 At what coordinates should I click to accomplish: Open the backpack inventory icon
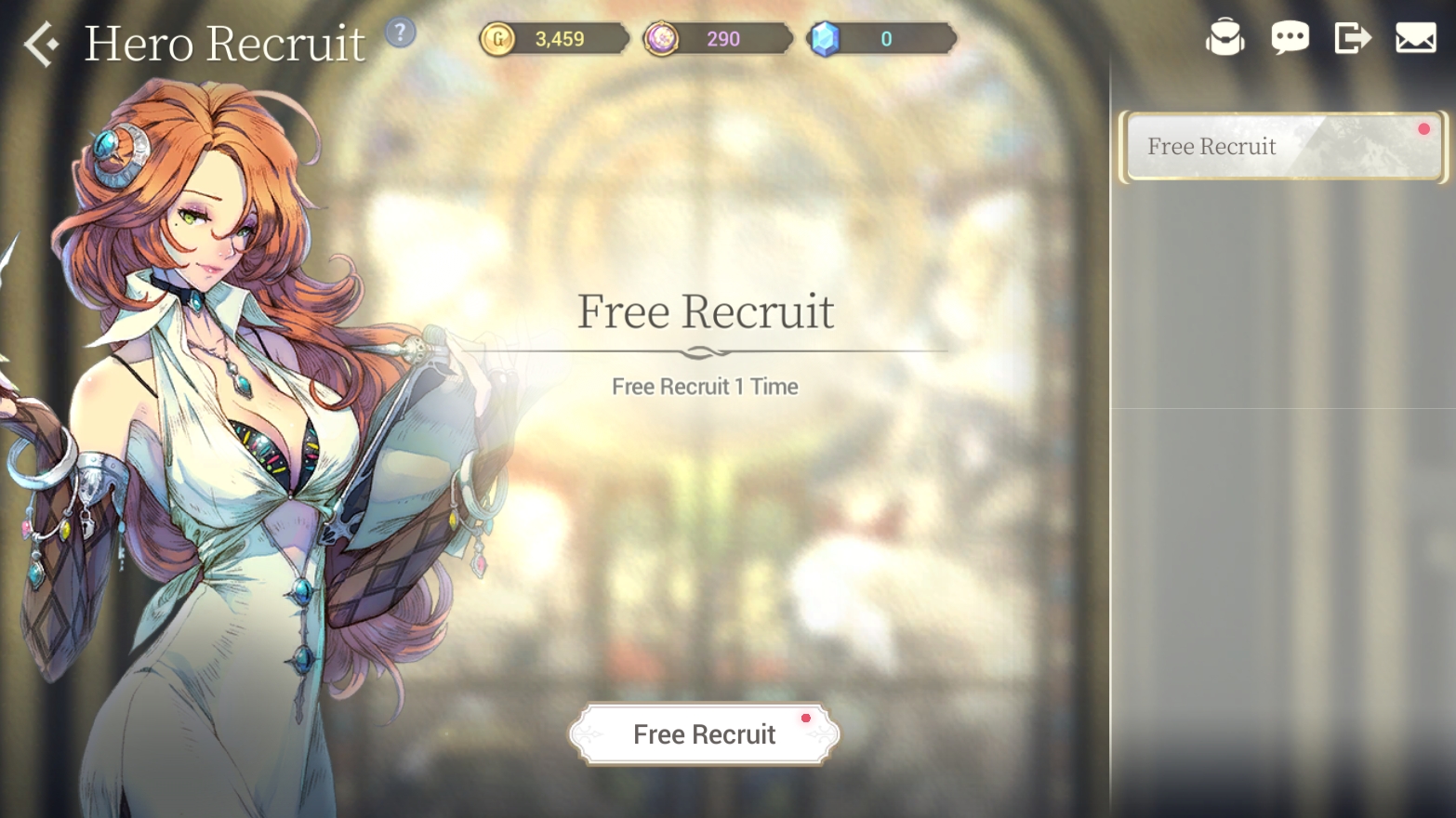pos(1224,38)
